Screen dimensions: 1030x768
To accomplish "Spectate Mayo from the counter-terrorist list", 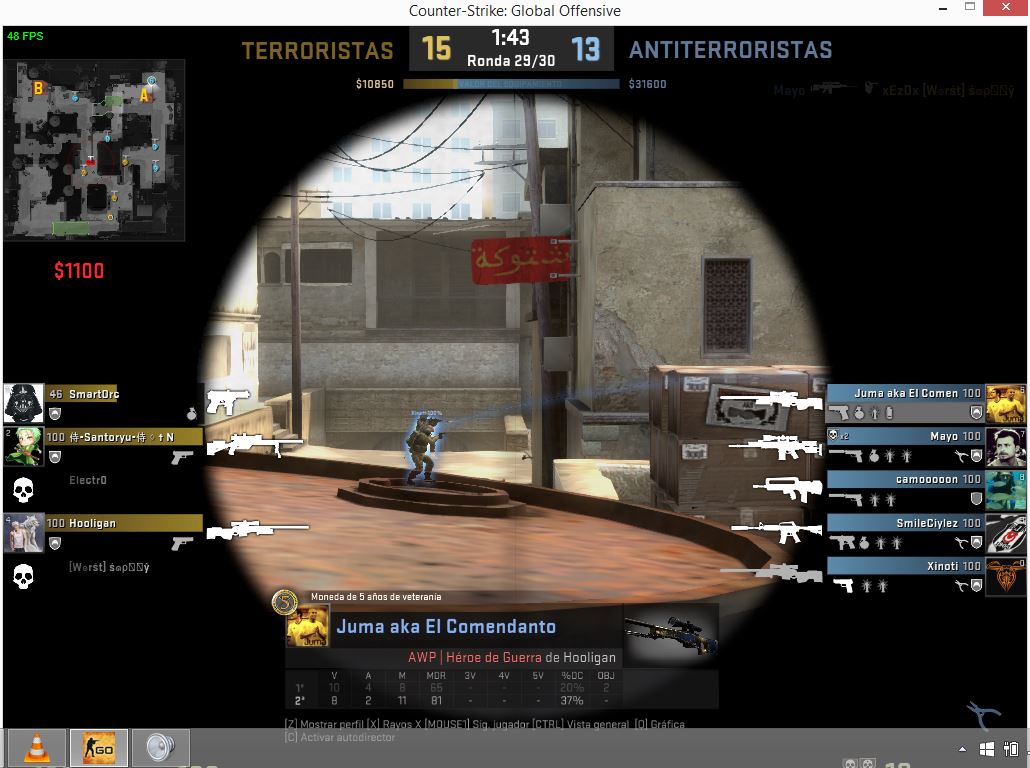I will [x=905, y=437].
